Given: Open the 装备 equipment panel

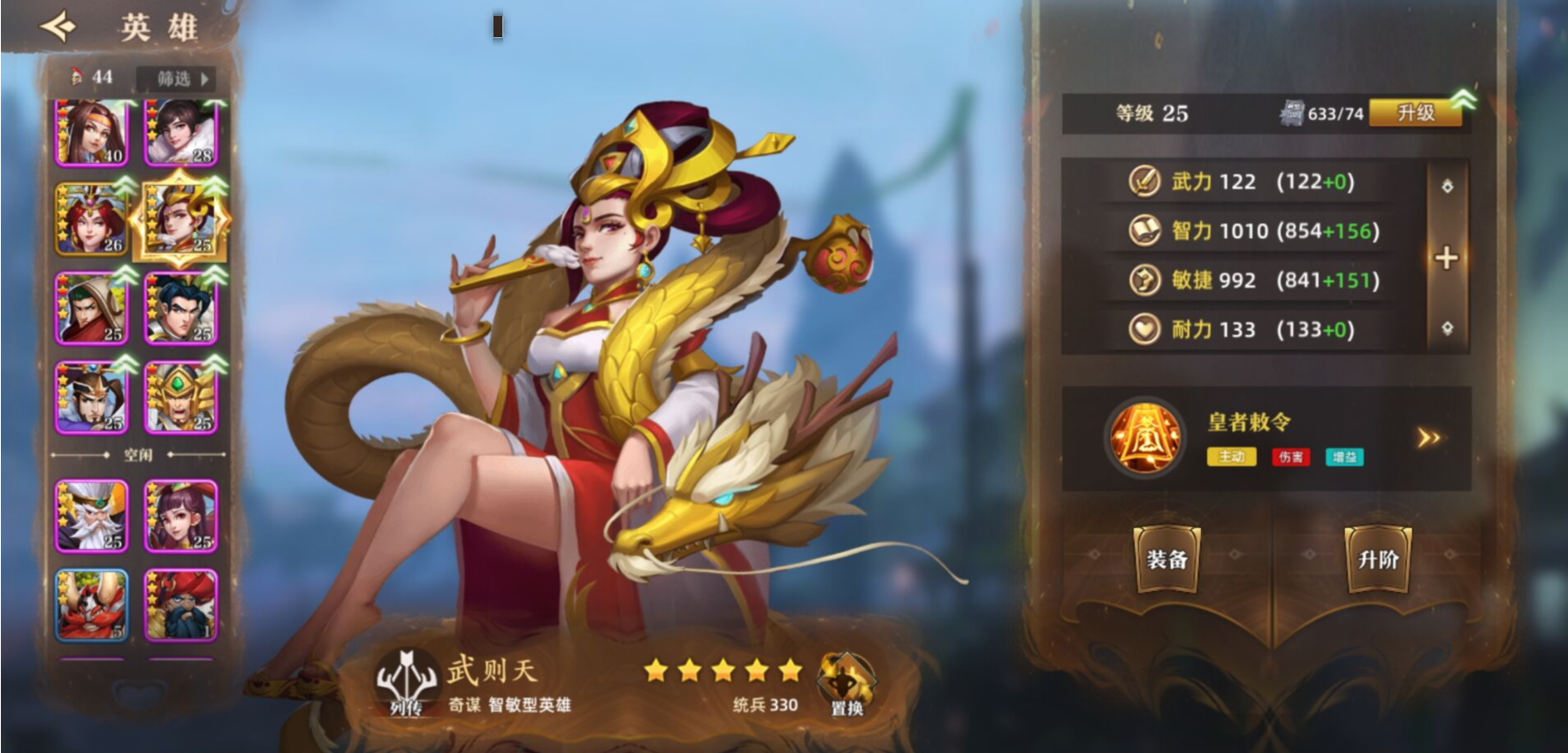Looking at the screenshot, I should tap(1166, 559).
